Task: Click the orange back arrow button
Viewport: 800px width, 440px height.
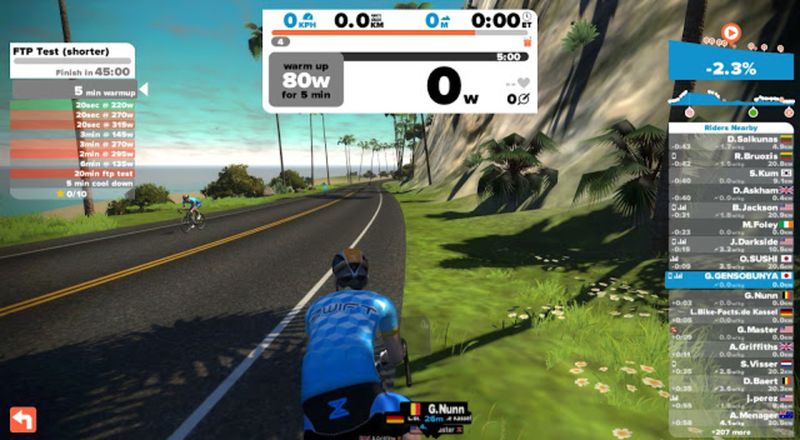Action: coord(21,417)
